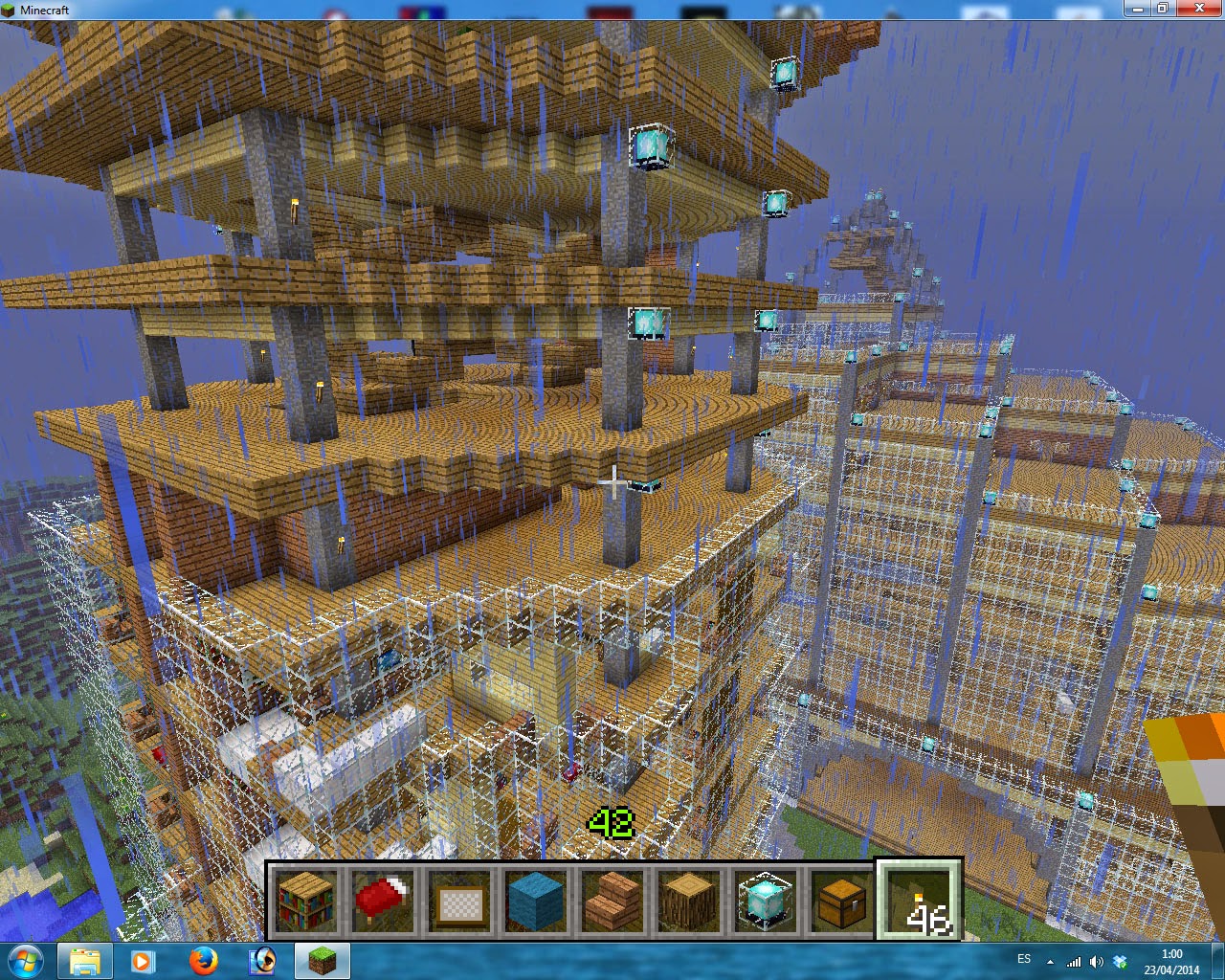Open the volume control slider
Screen dimensions: 1225x980
1096,962
